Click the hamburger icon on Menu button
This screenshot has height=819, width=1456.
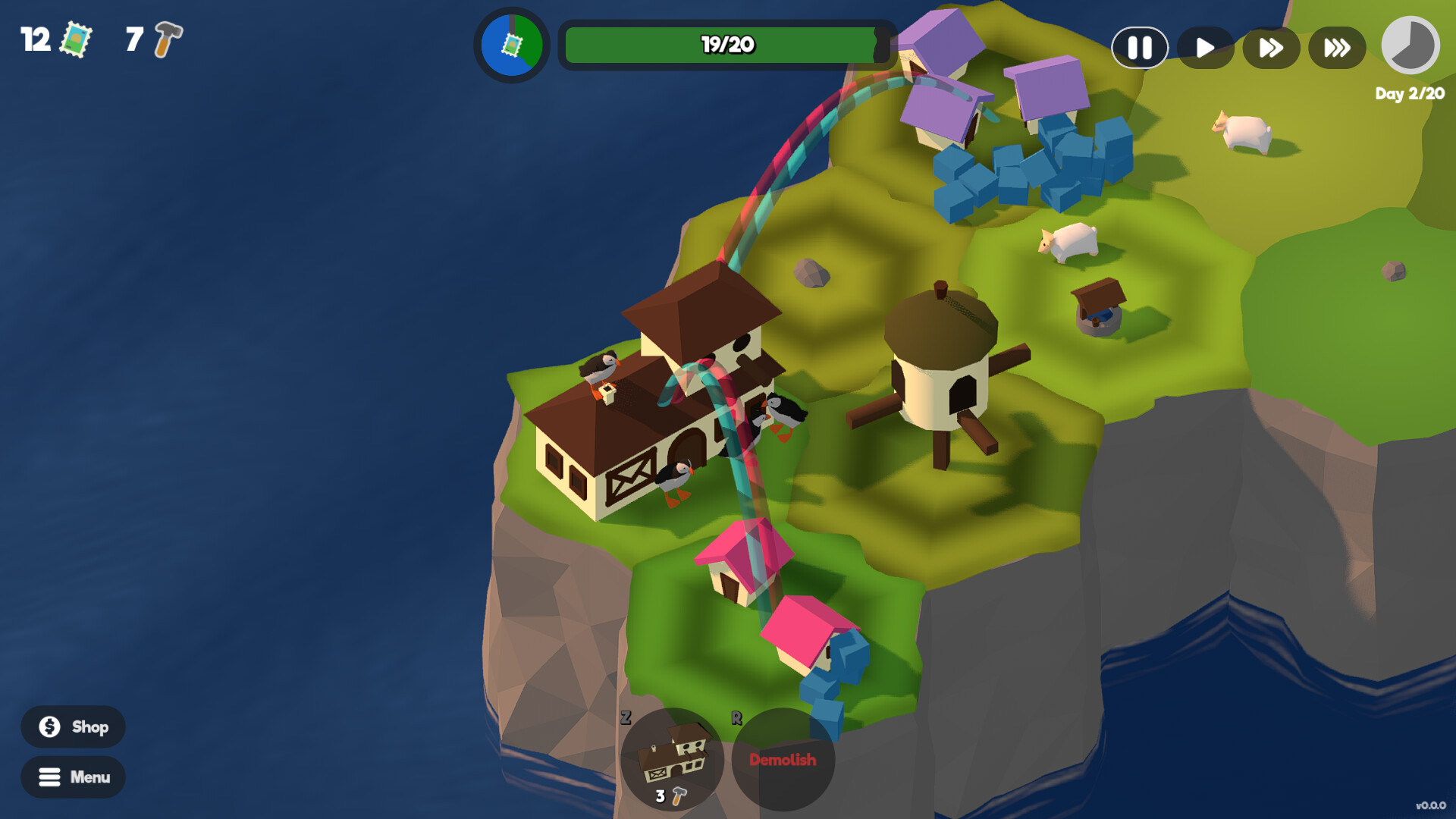[49, 777]
